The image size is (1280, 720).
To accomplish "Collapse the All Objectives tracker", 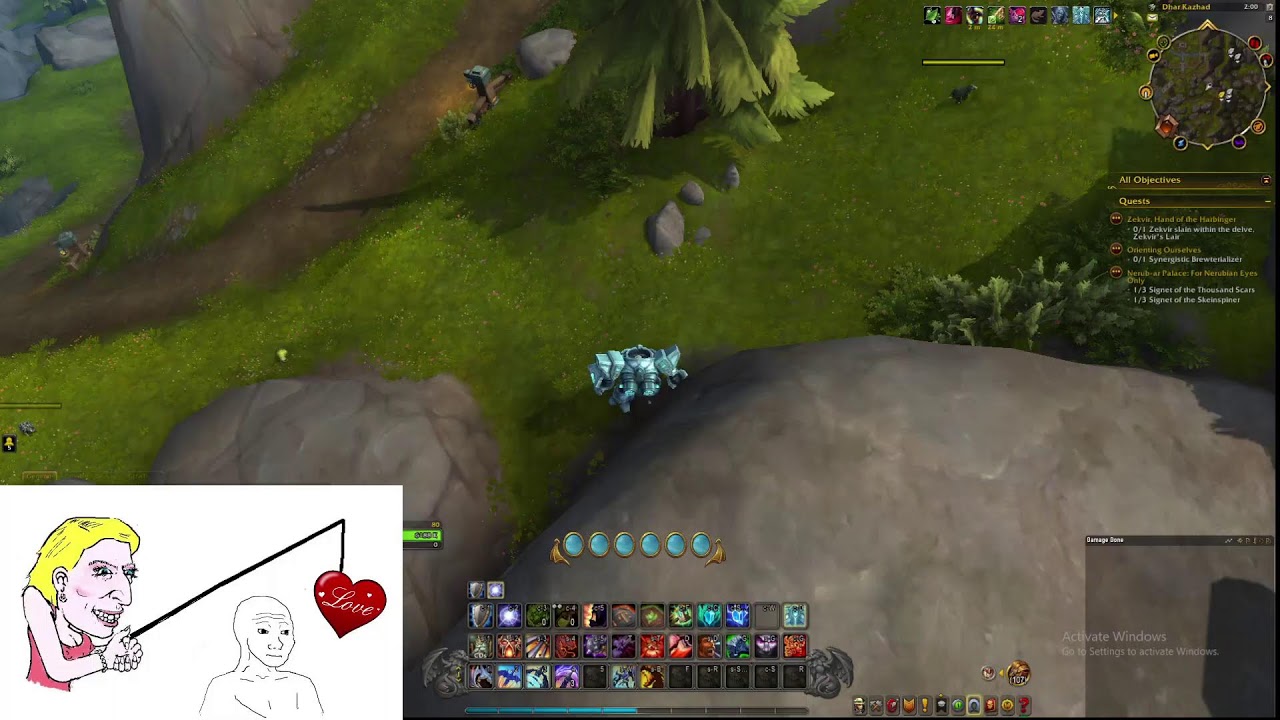I will pyautogui.click(x=1266, y=180).
